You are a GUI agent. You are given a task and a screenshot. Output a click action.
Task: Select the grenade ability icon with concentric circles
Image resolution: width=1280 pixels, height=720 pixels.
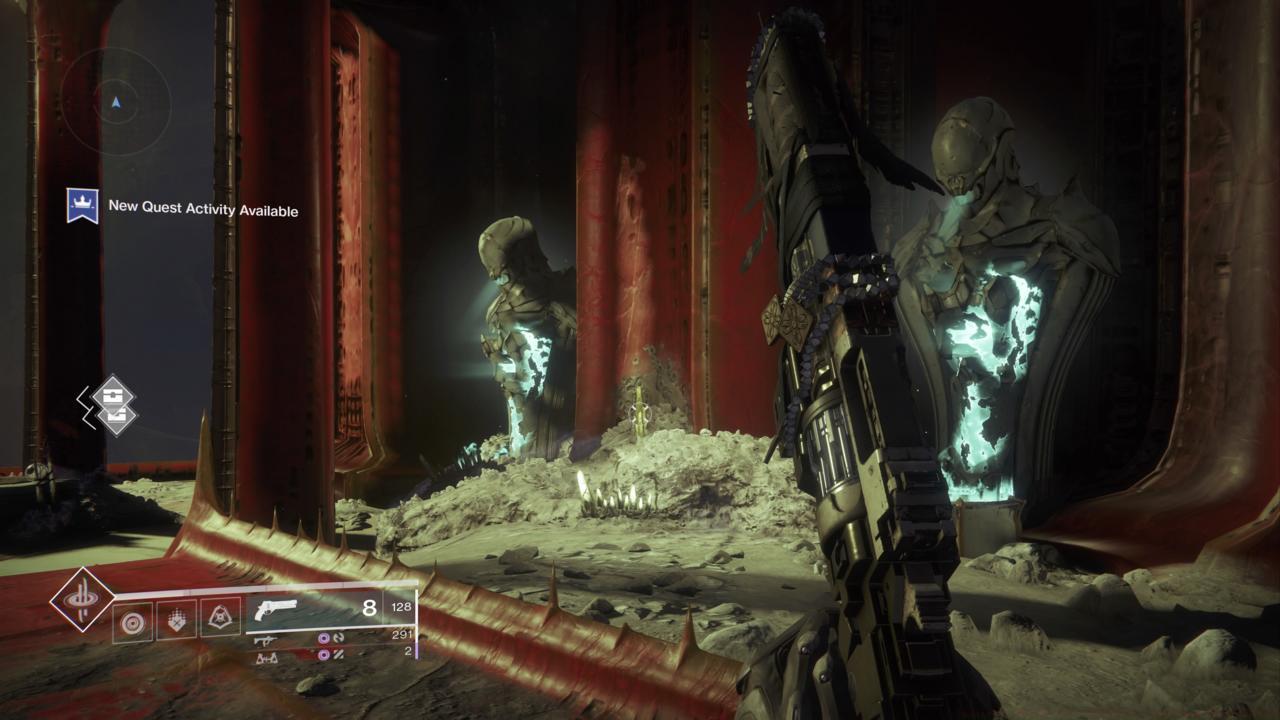132,620
